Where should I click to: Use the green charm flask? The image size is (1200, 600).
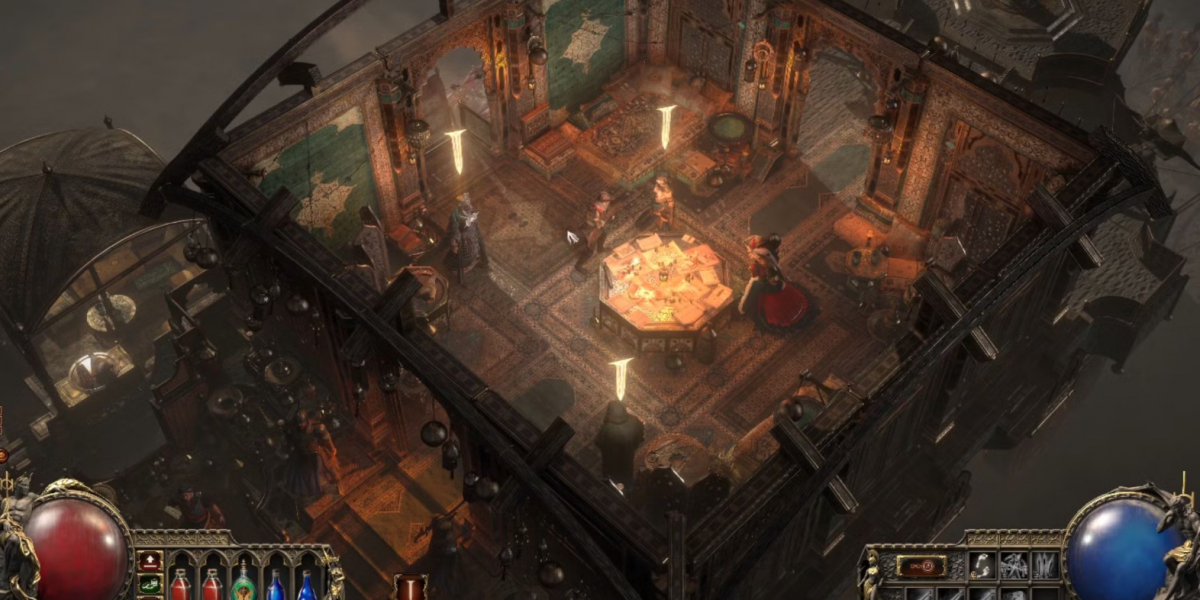(x=243, y=583)
